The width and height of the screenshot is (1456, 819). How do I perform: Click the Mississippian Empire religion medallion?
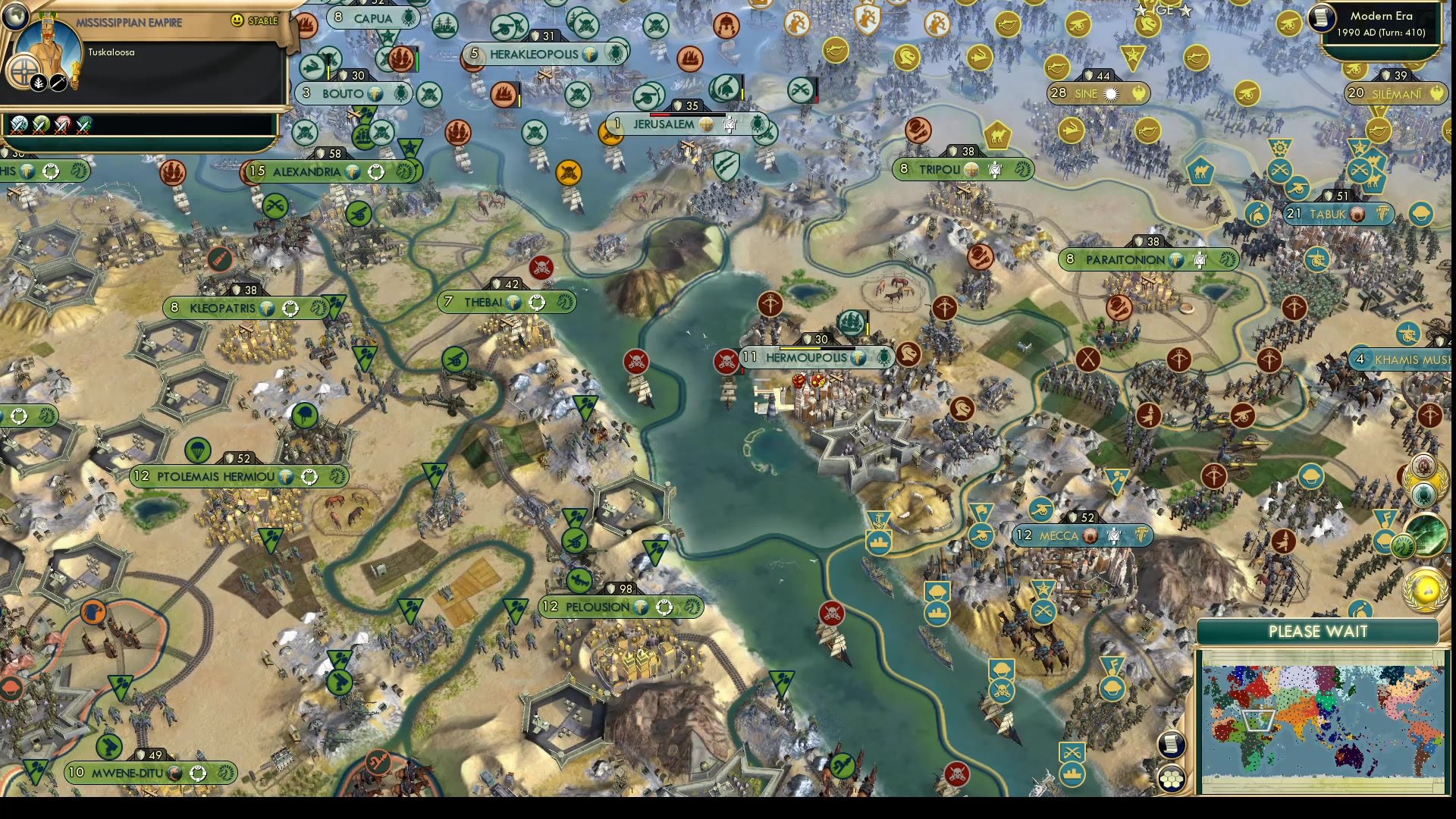(x=24, y=72)
